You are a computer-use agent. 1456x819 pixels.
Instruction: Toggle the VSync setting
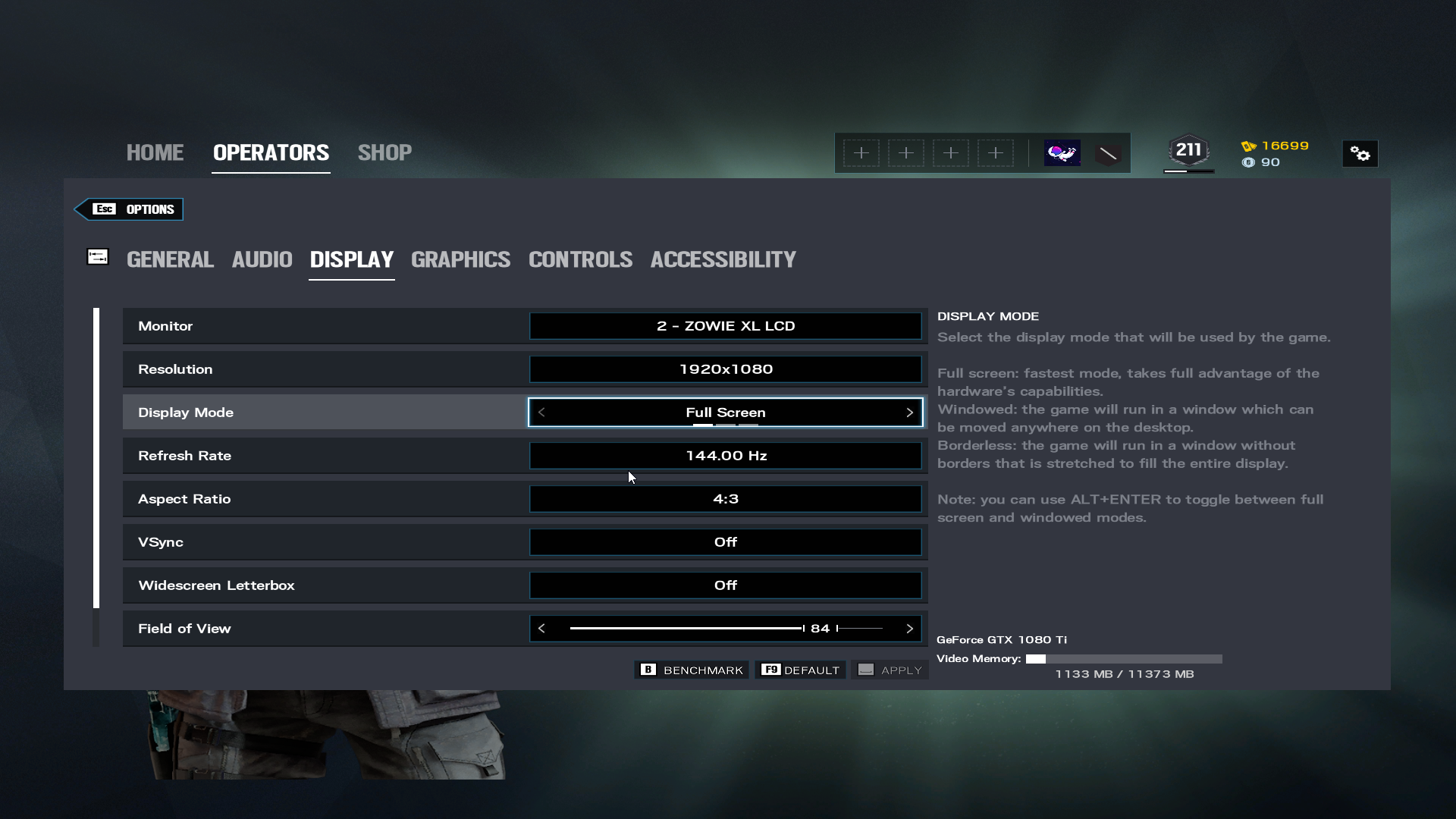(x=725, y=542)
